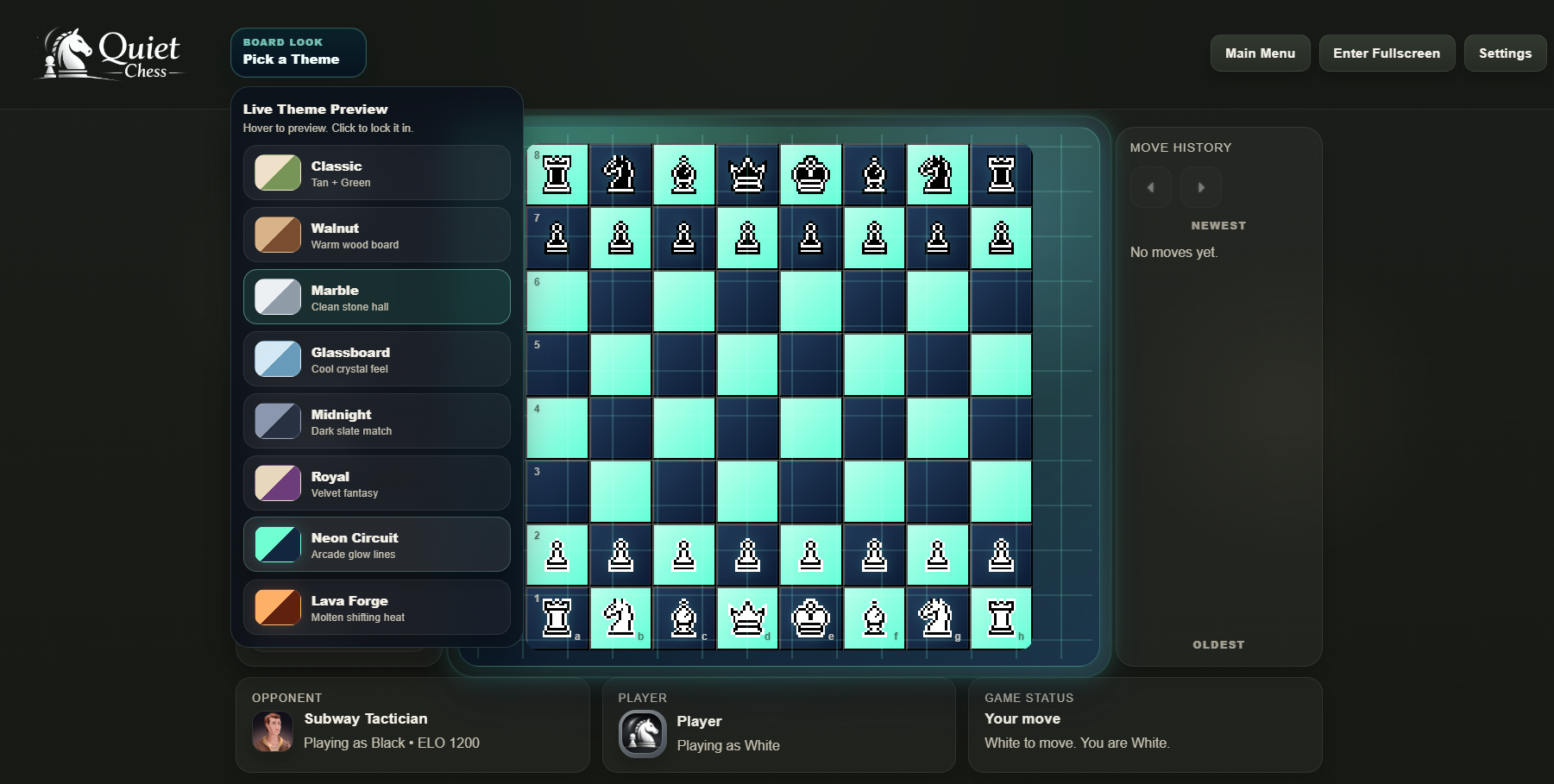Enter Fullscreen mode
1554x784 pixels.
pyautogui.click(x=1387, y=53)
